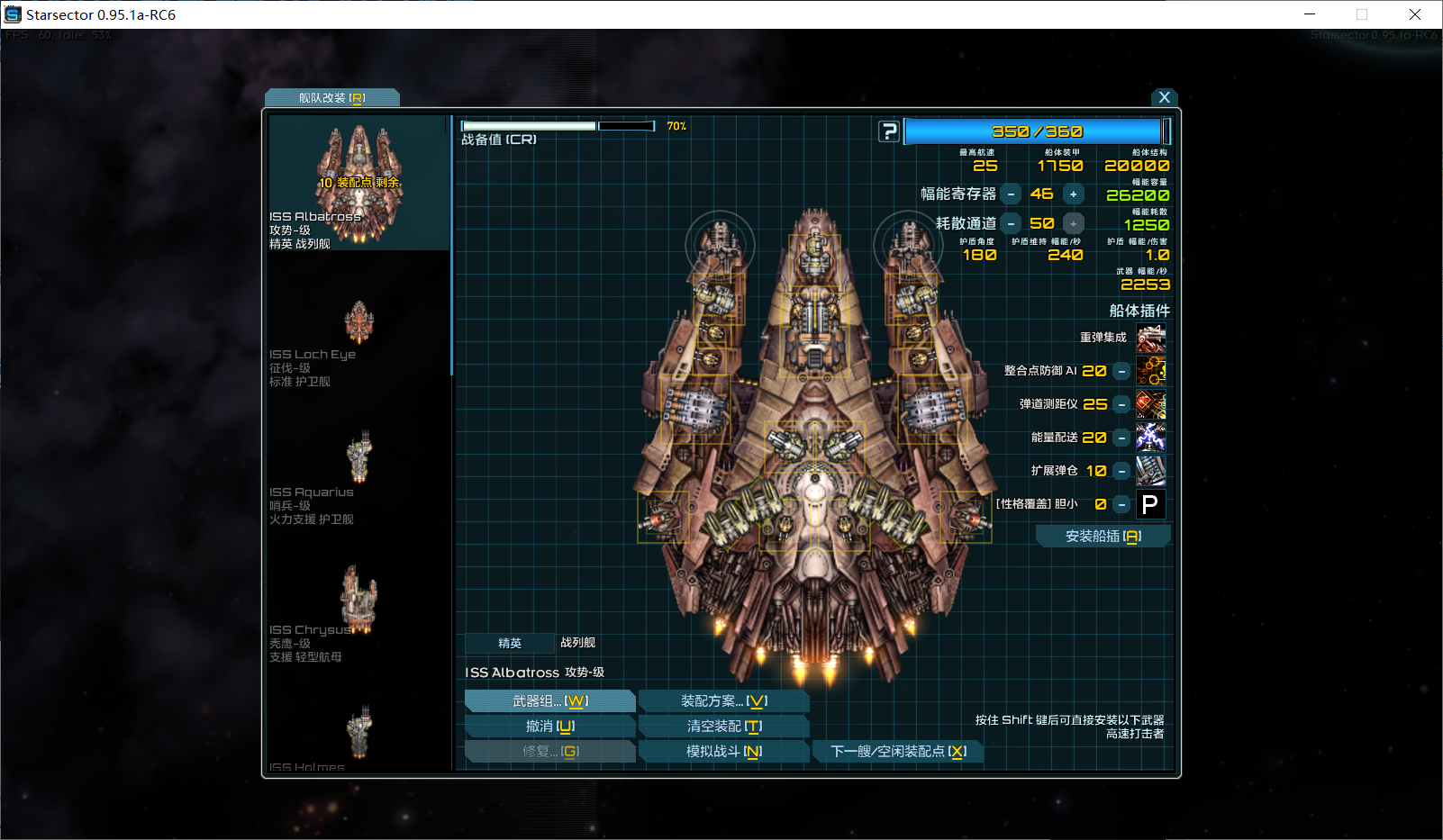
Task: Open the 安装船插 hullmod installer
Action: [x=1103, y=537]
